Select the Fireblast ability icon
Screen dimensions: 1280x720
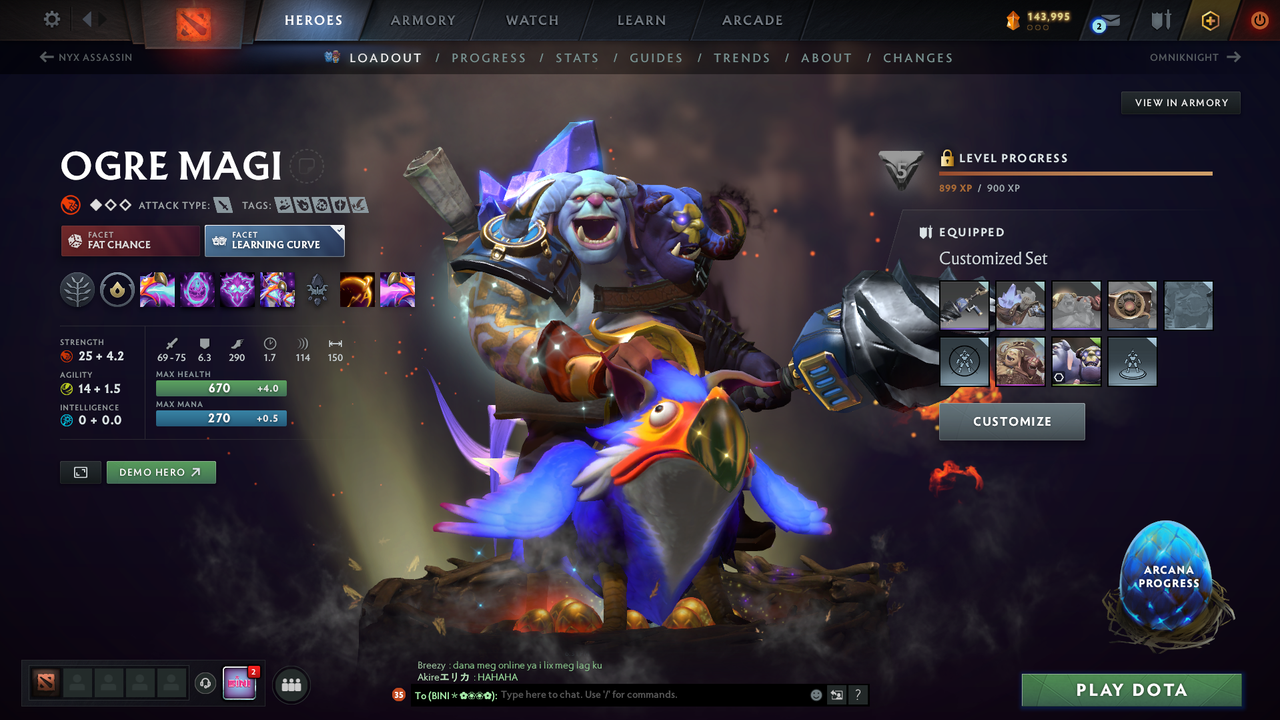[157, 290]
